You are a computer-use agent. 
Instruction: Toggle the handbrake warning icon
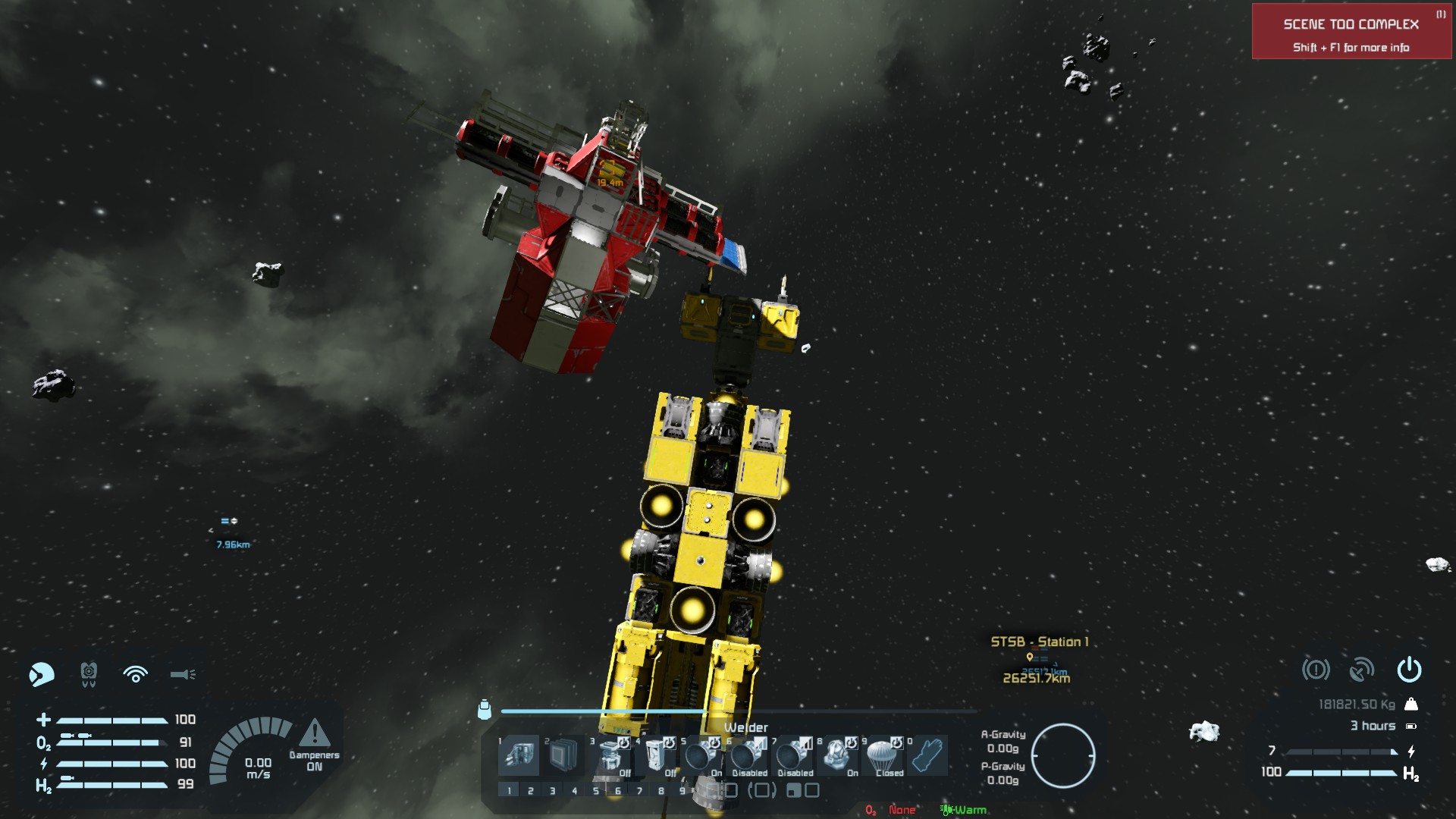click(x=1316, y=670)
